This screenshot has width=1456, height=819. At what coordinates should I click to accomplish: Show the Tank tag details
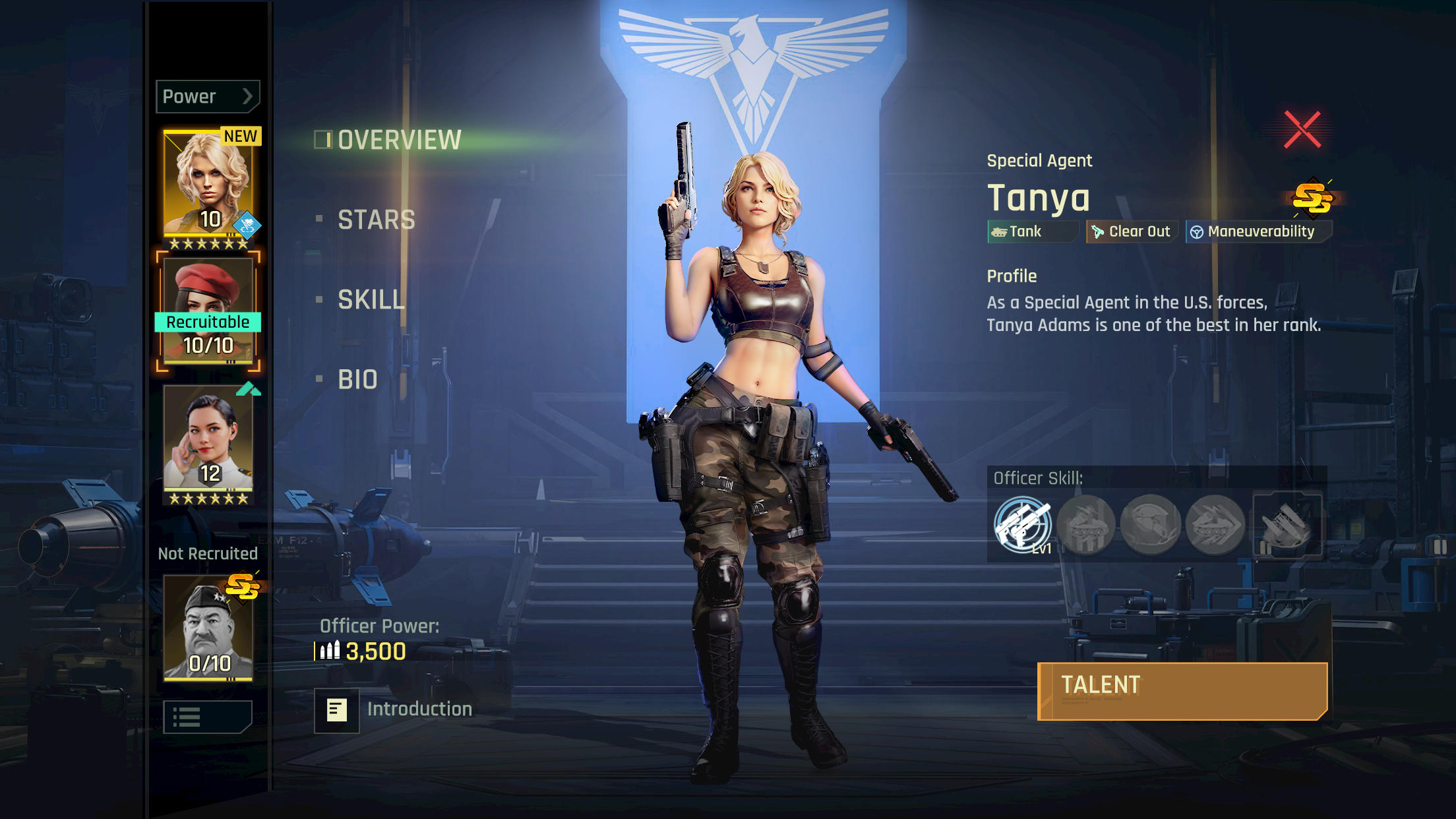1031,231
